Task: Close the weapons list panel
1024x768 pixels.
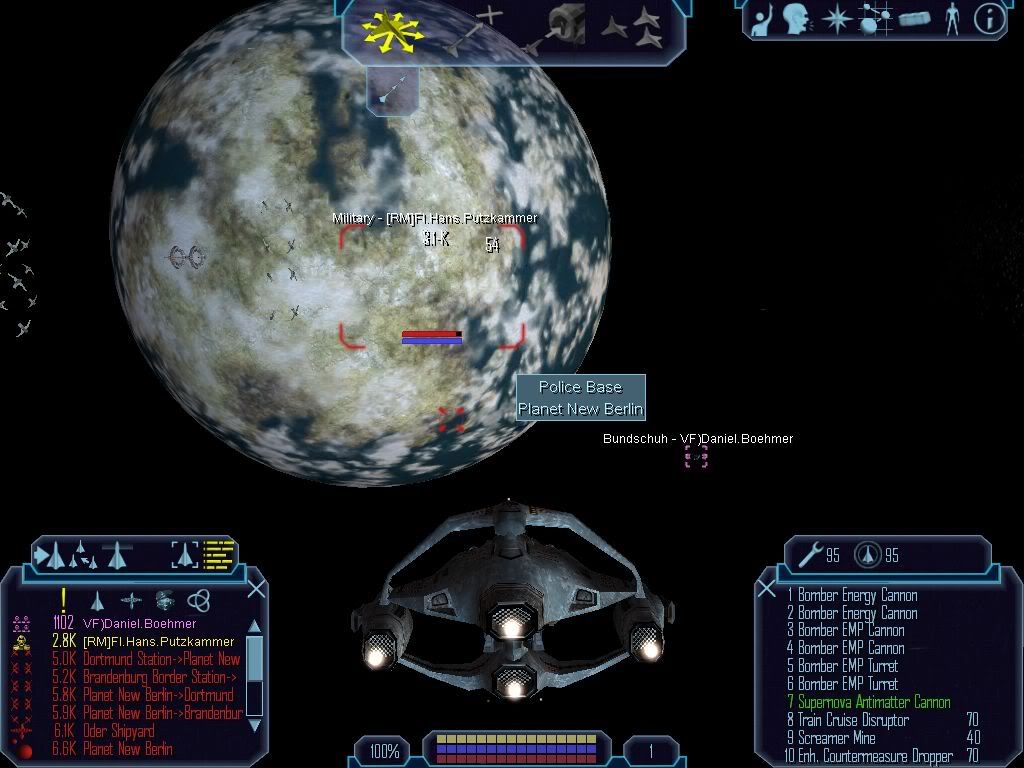Action: point(767,589)
